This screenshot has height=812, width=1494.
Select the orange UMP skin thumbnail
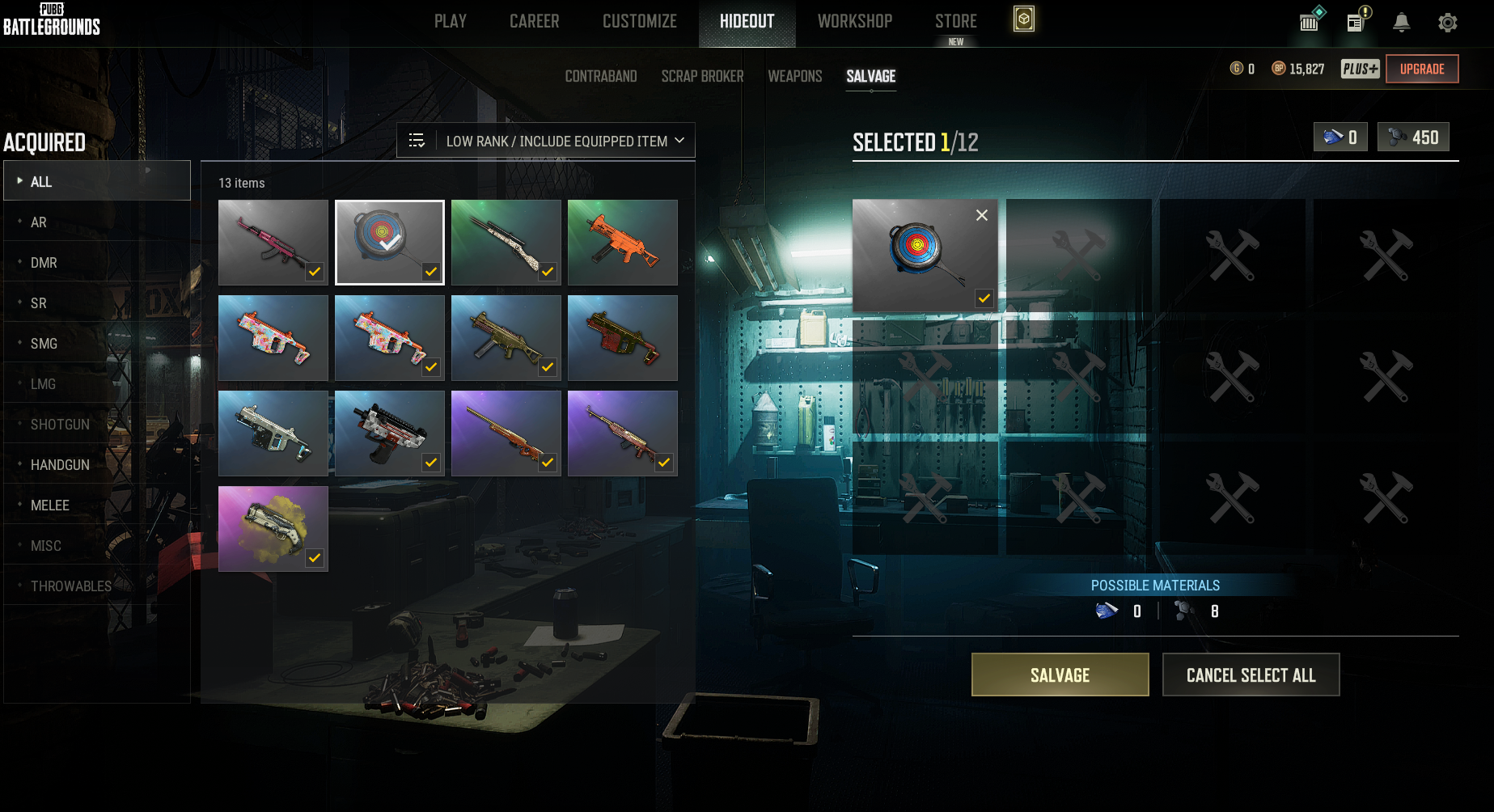click(x=622, y=242)
